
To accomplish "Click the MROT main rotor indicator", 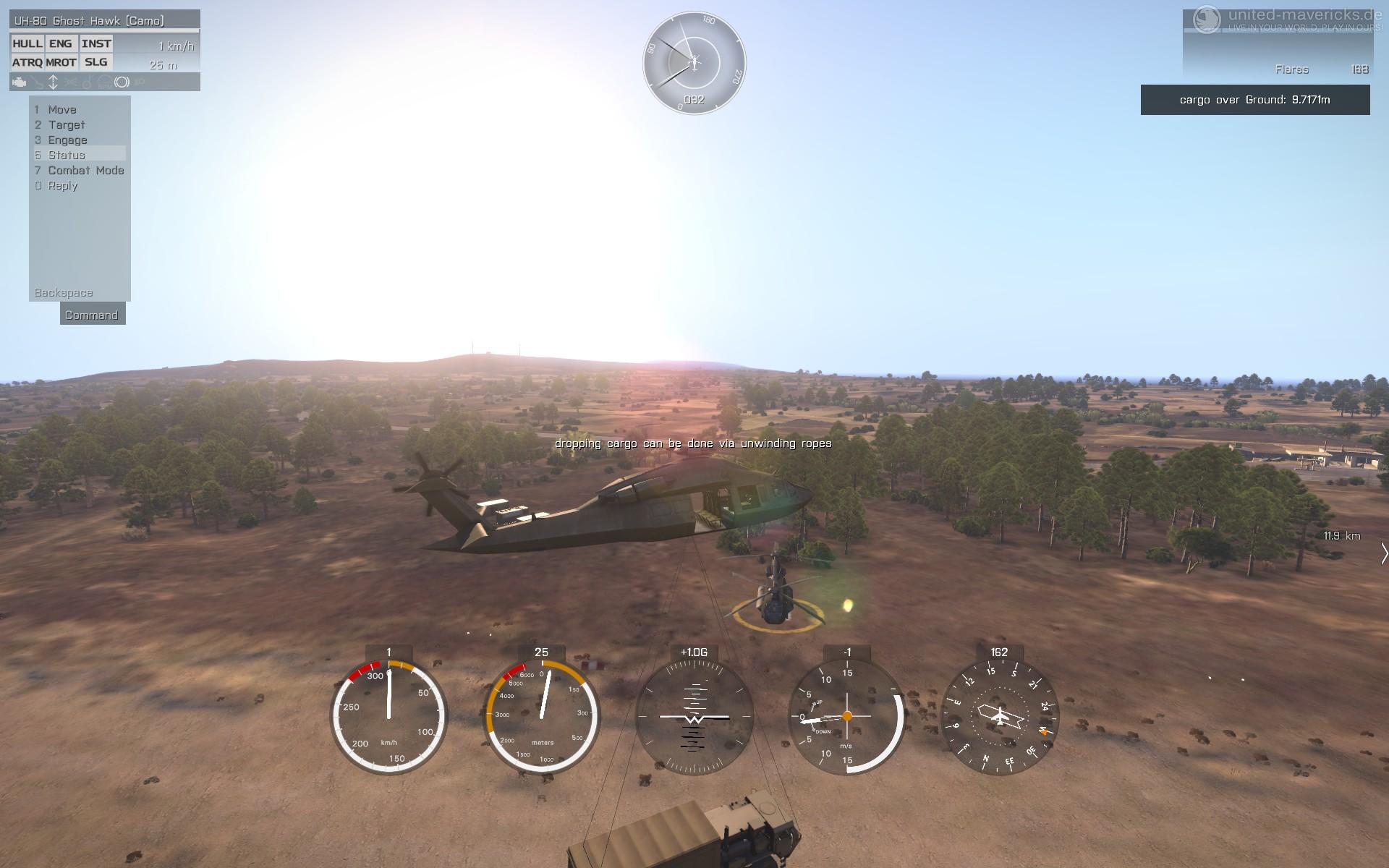I will pos(61,63).
